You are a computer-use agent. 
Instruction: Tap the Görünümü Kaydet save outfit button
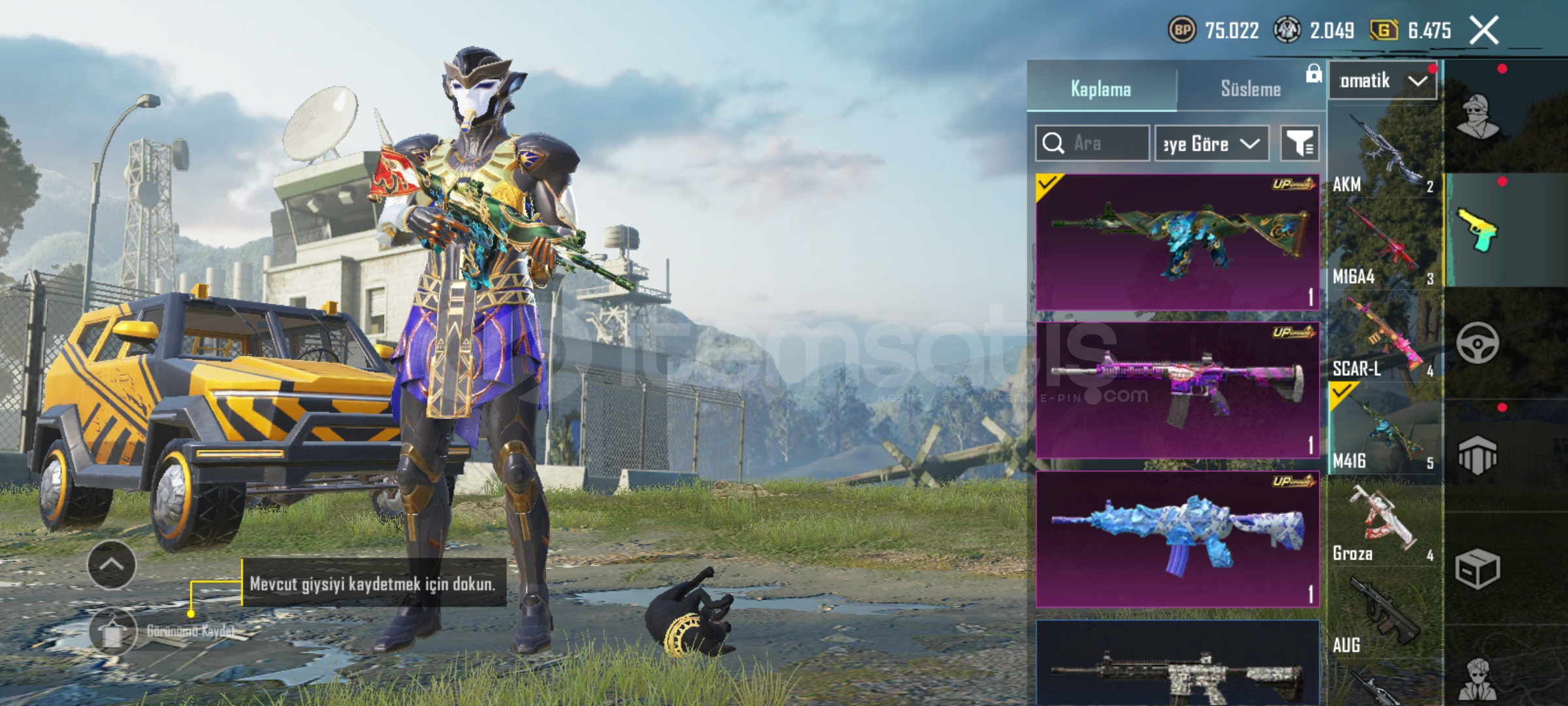point(113,631)
